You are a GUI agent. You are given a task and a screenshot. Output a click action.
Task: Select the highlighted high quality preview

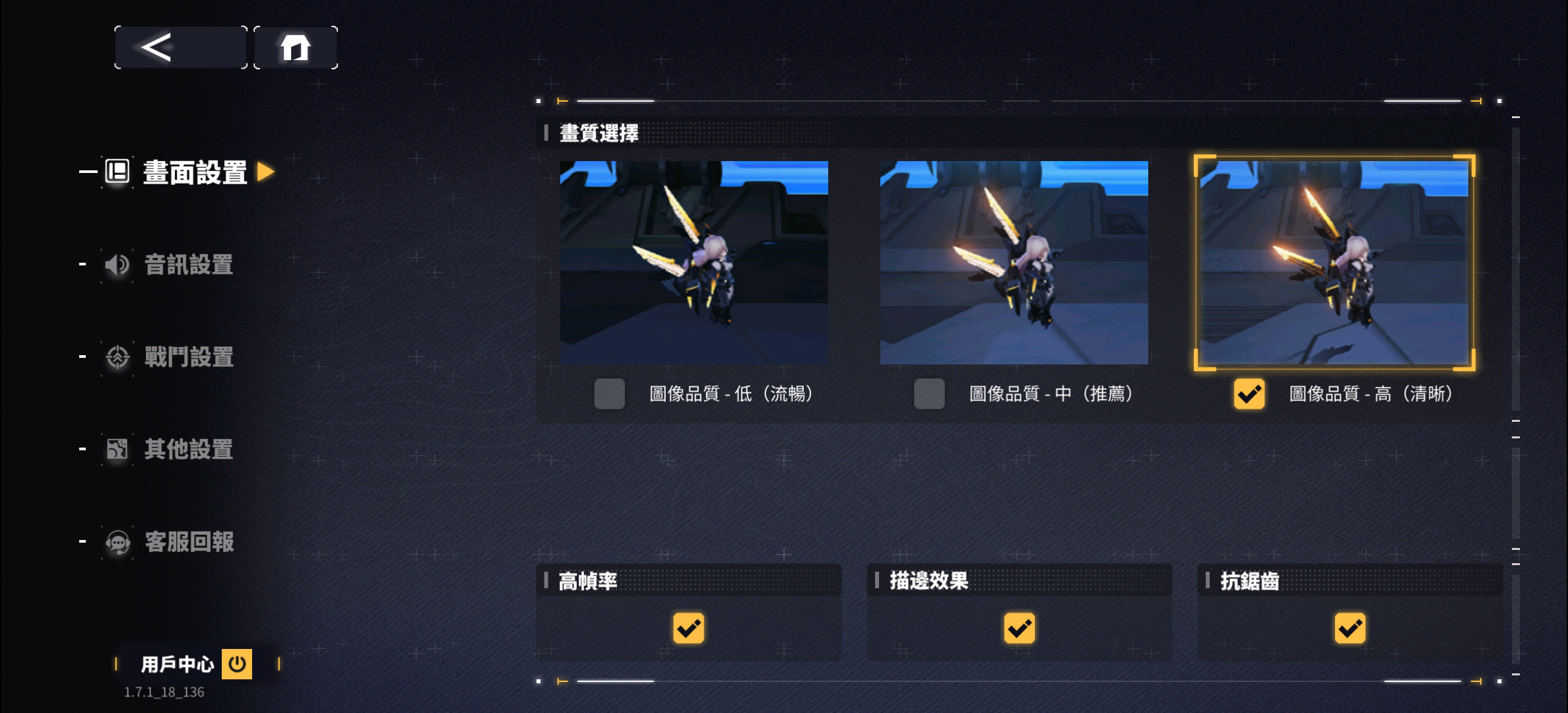click(1334, 262)
